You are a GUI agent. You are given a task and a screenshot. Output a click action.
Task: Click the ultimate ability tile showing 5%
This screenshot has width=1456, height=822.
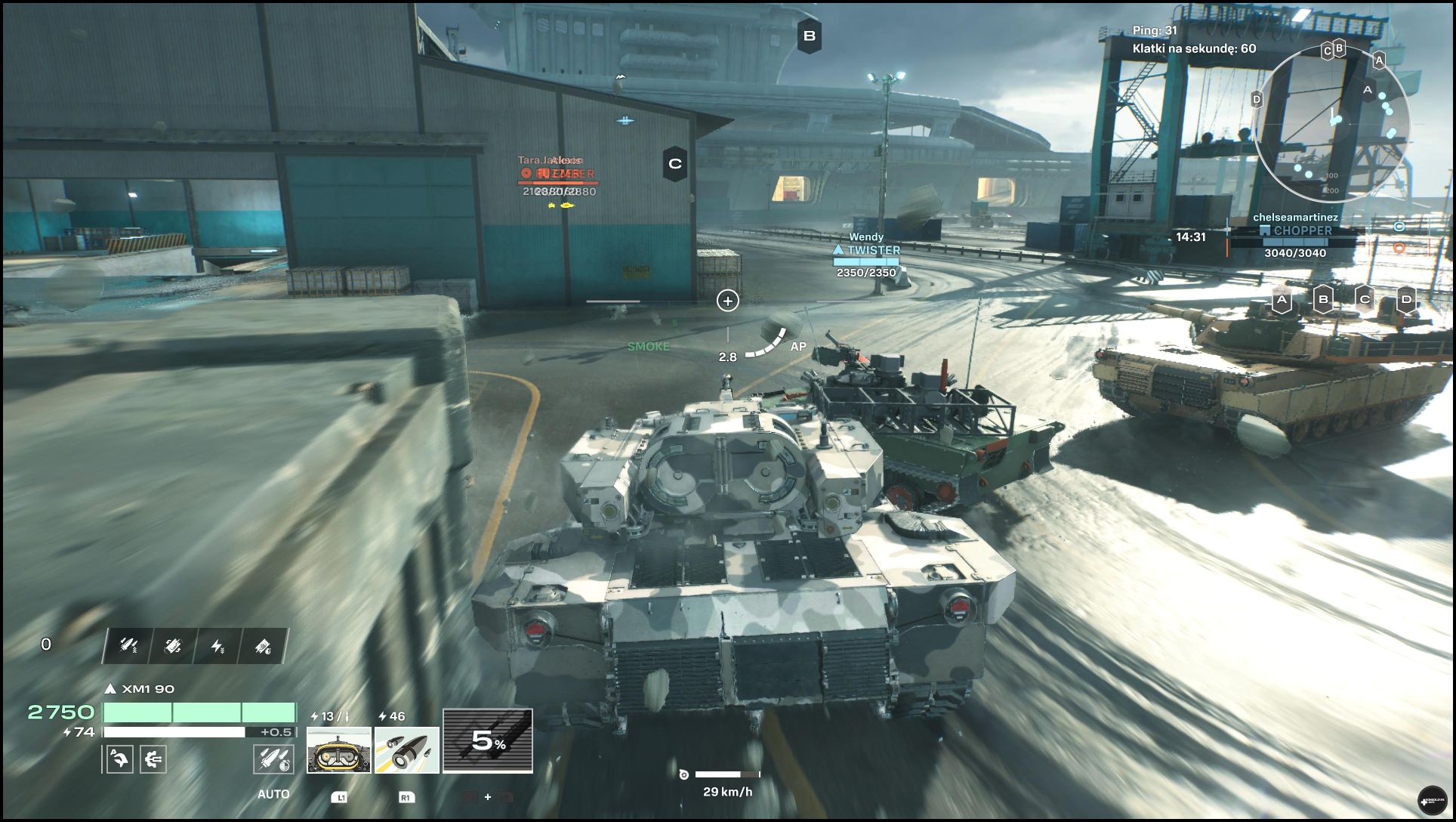click(x=488, y=740)
